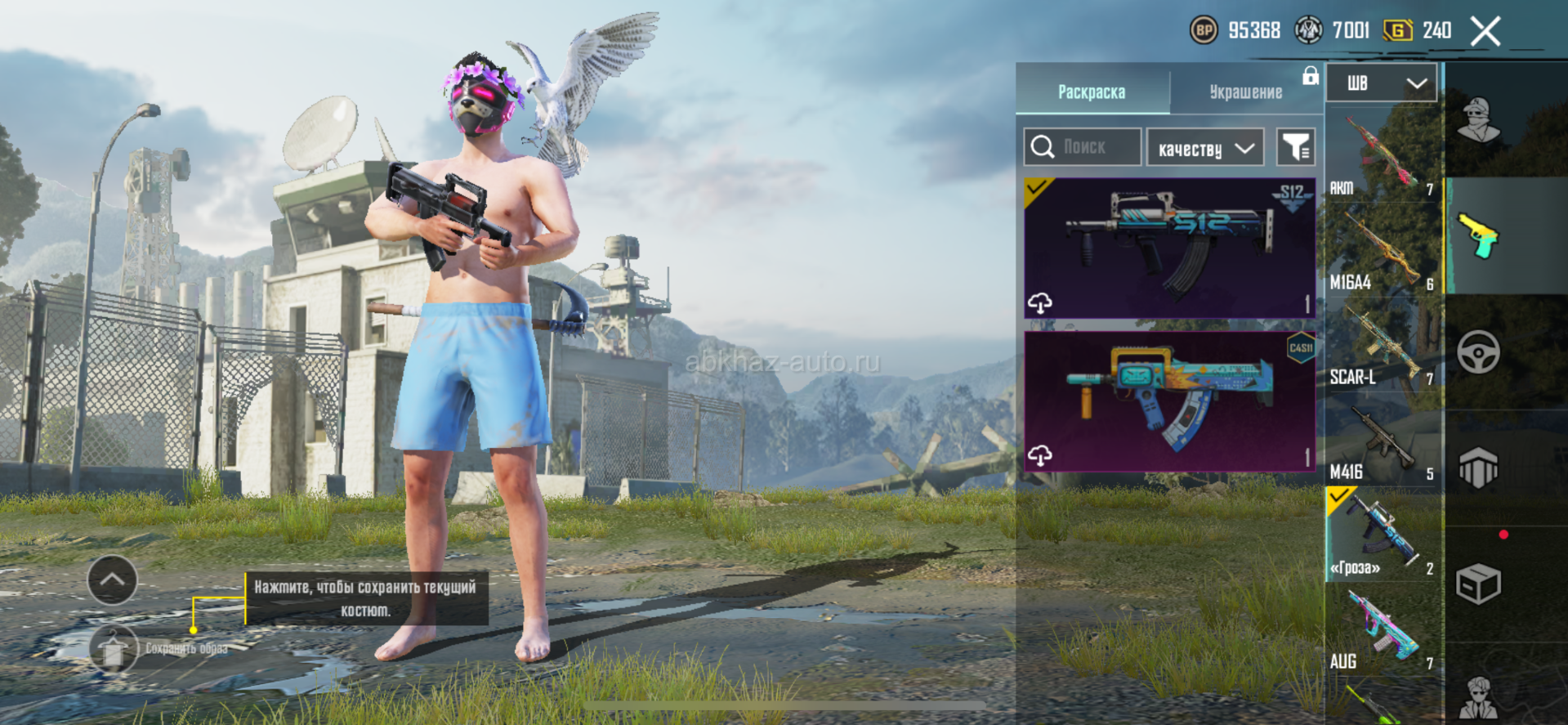Close the inventory screen with X
This screenshot has height=725, width=1568.
1485,32
